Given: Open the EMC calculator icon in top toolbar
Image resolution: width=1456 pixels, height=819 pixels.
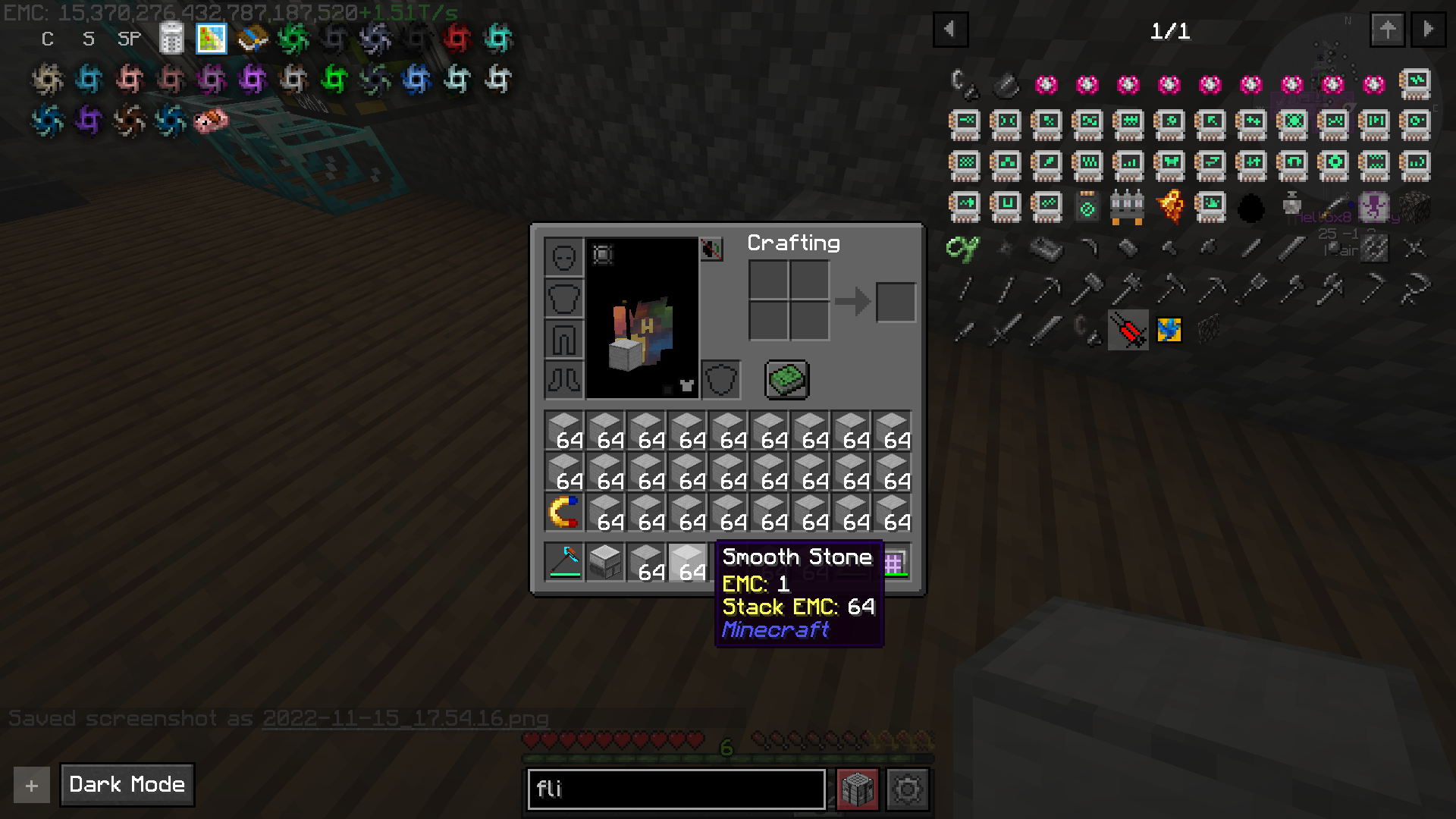Looking at the screenshot, I should coord(172,38).
